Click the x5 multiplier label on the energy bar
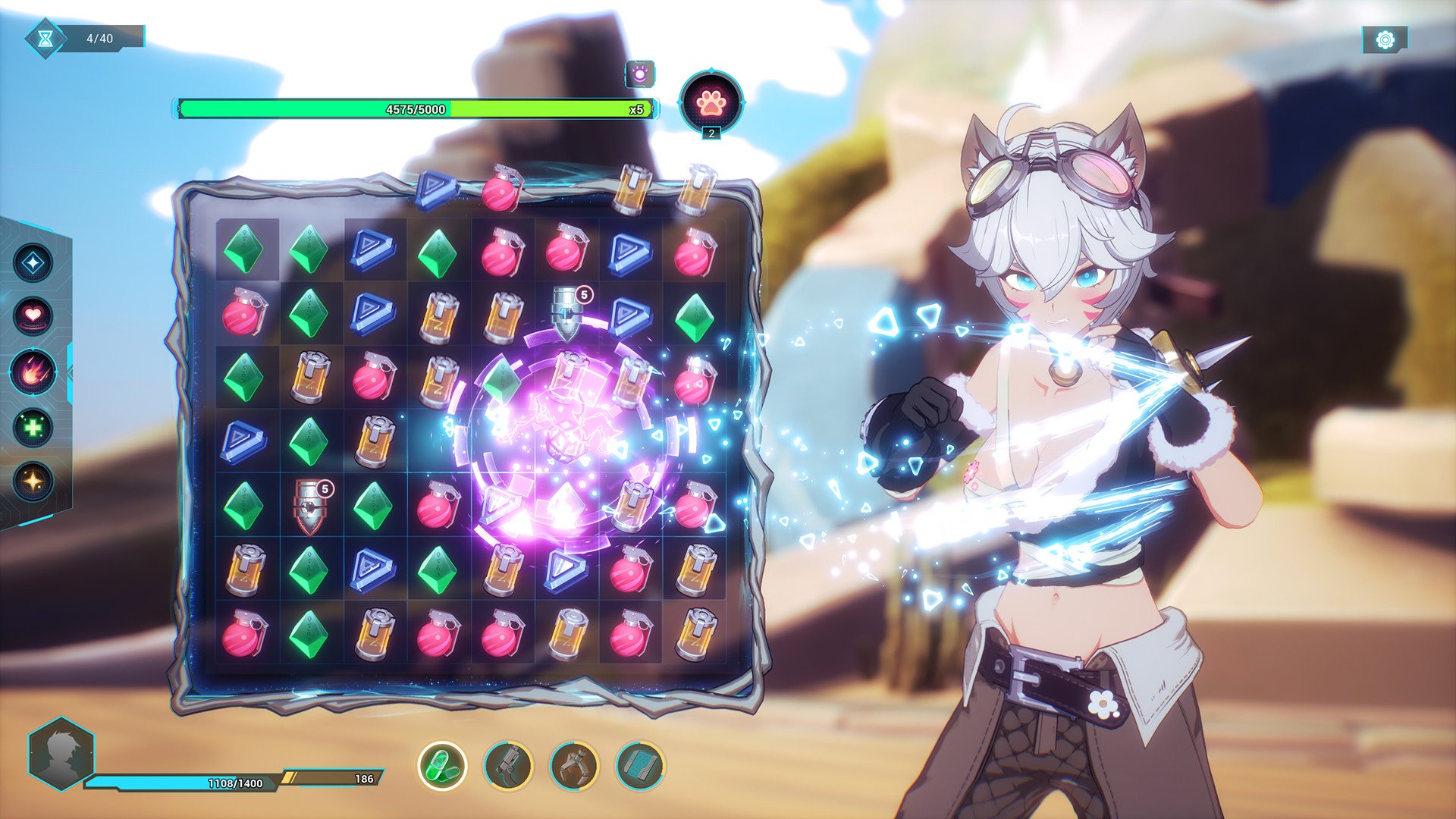1456x819 pixels. (635, 109)
